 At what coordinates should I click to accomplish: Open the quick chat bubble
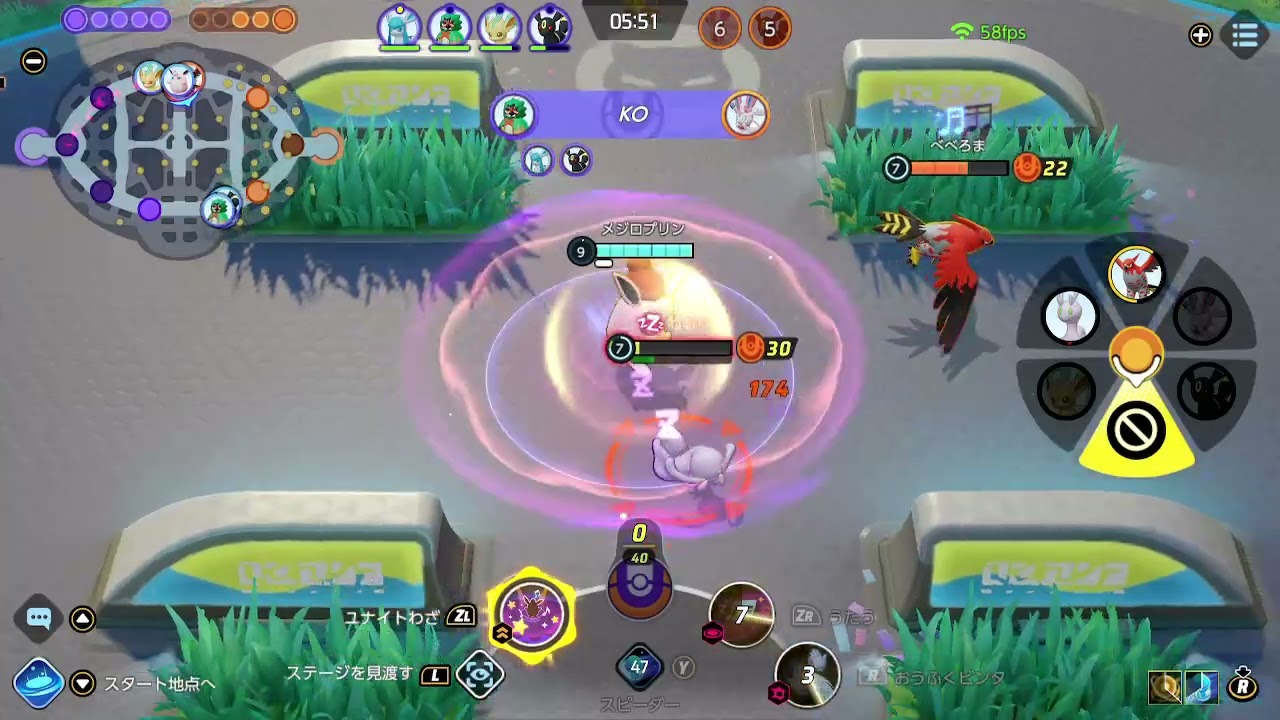click(39, 618)
